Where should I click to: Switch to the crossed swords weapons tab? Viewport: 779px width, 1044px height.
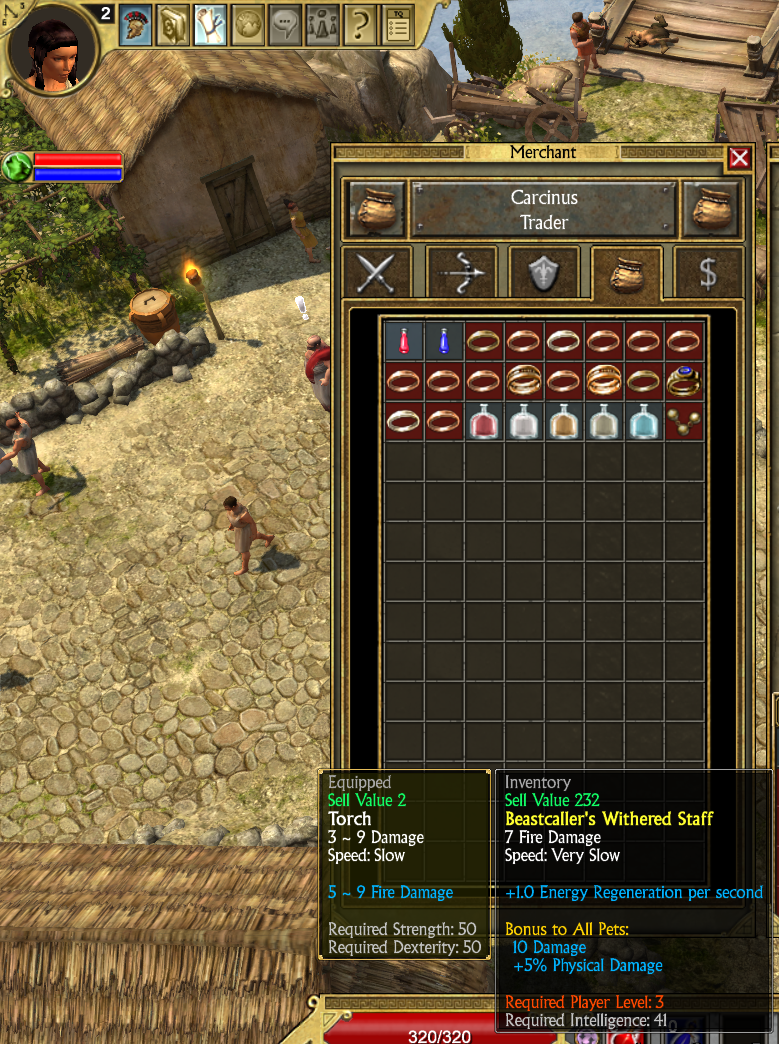click(376, 272)
